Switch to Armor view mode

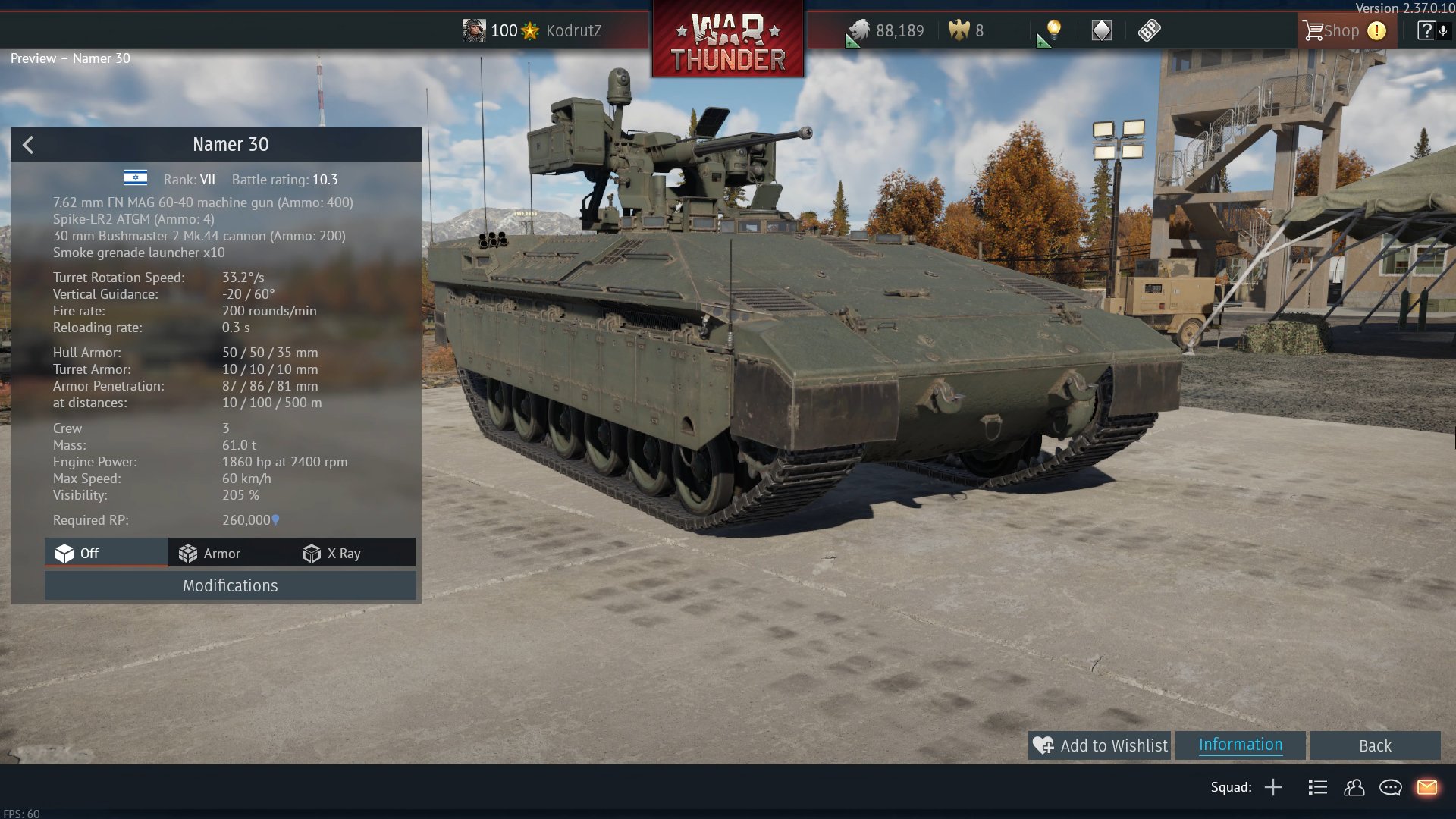pyautogui.click(x=210, y=554)
